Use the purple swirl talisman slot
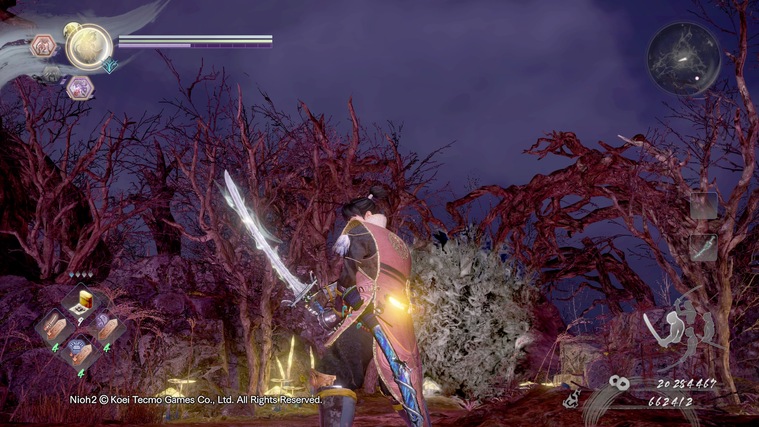 (105, 324)
